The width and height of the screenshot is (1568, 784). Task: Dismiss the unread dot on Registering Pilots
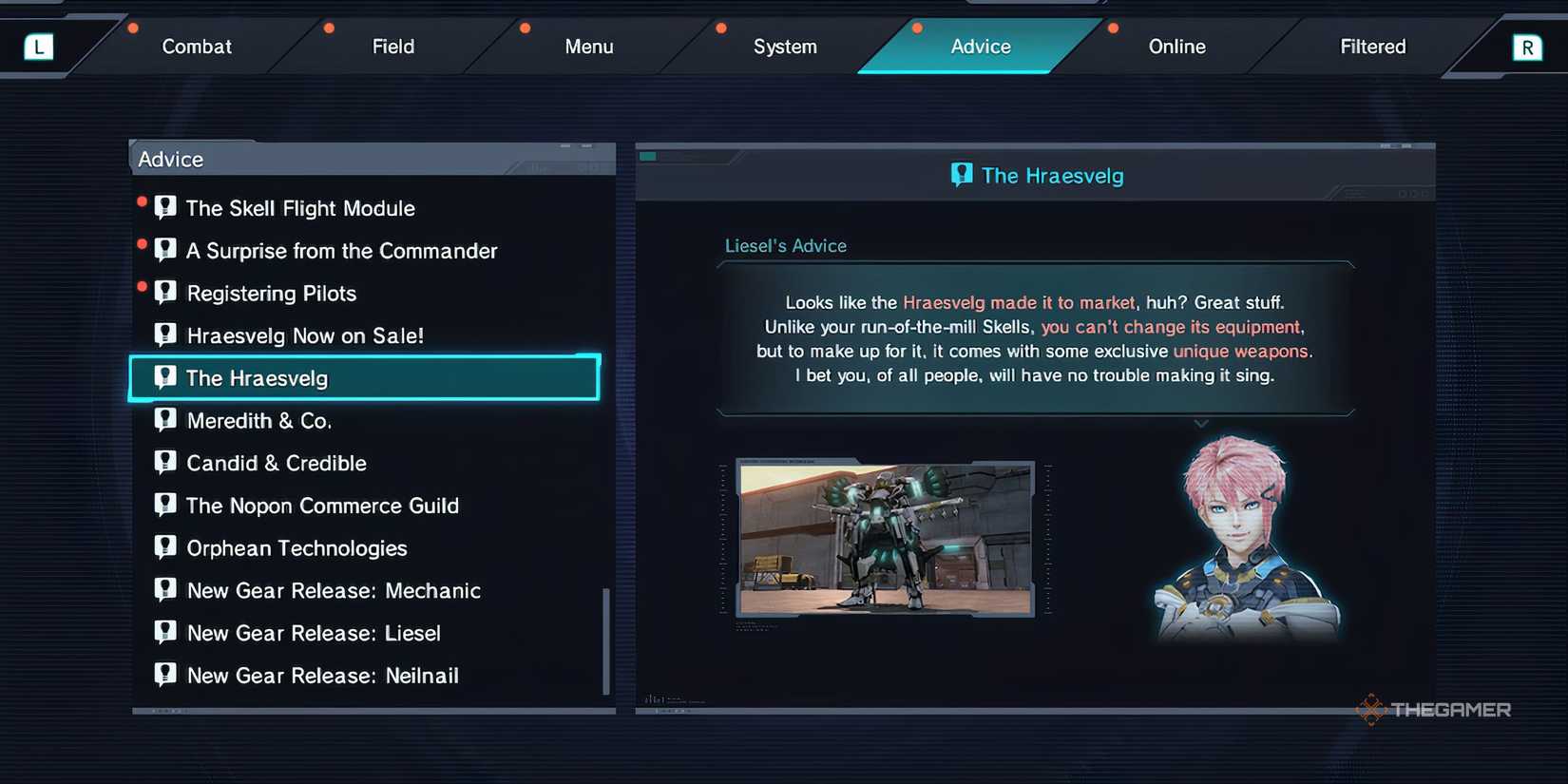click(x=143, y=287)
